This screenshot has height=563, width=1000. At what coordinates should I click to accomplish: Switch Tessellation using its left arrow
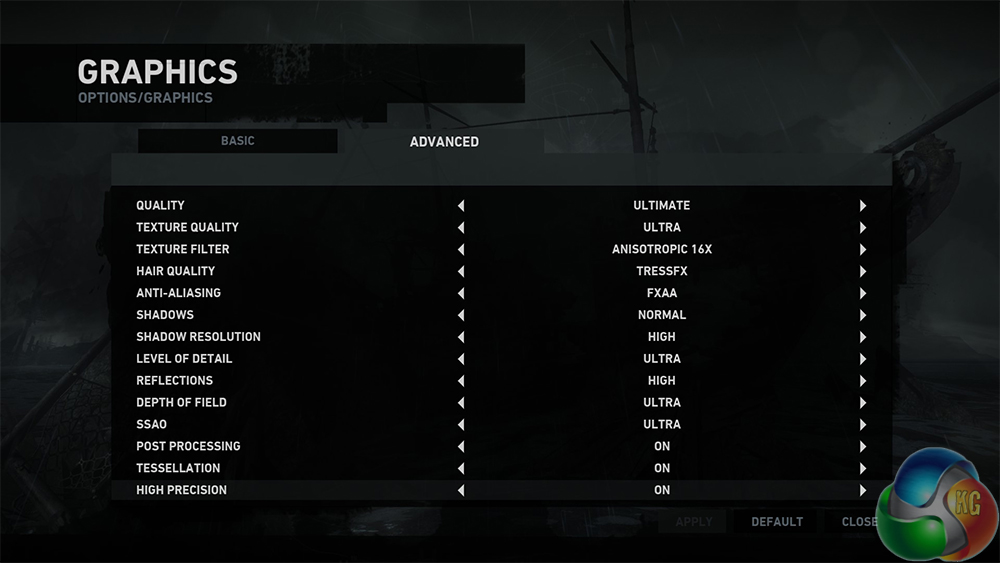[461, 469]
